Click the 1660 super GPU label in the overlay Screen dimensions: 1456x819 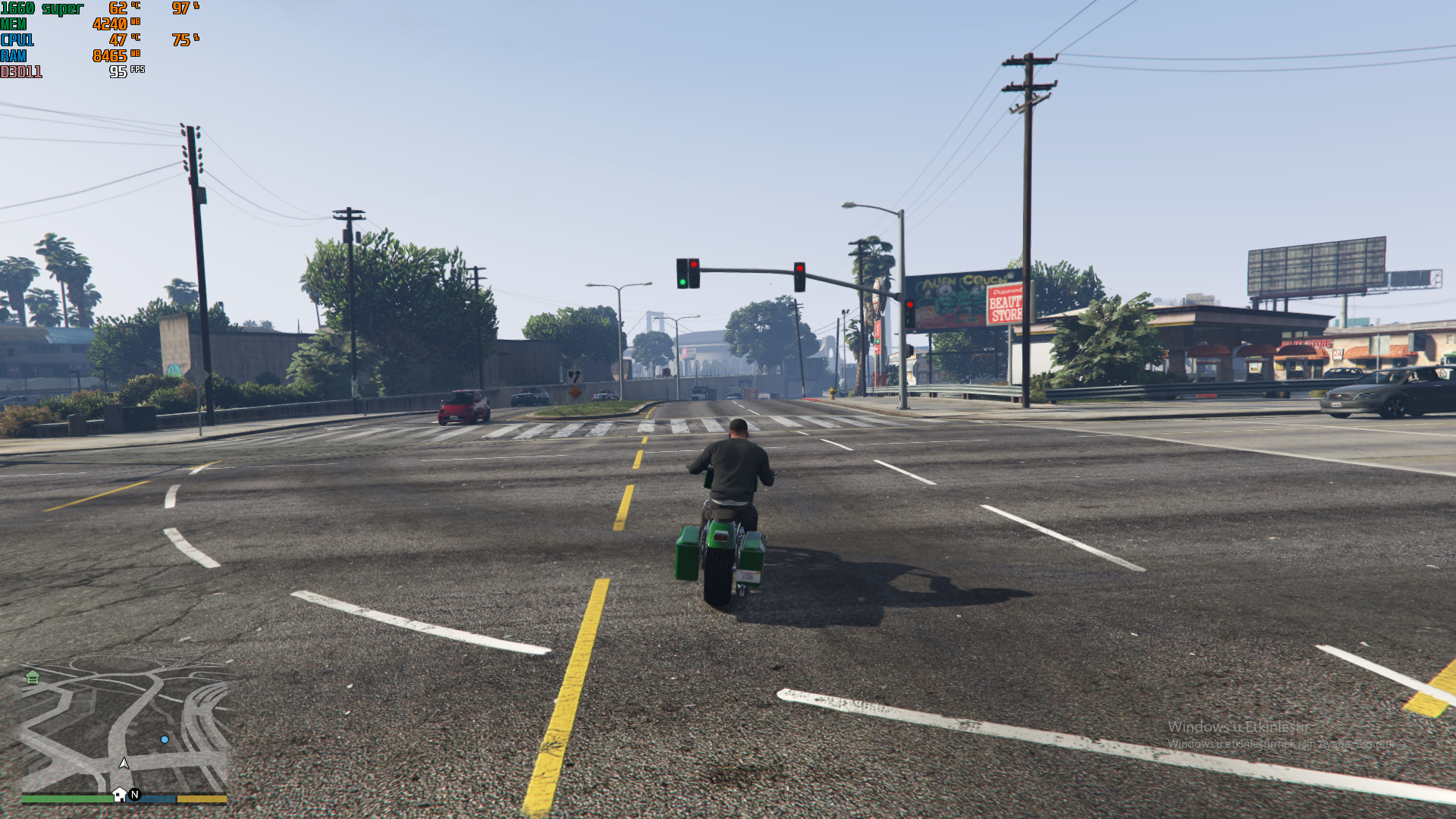42,8
